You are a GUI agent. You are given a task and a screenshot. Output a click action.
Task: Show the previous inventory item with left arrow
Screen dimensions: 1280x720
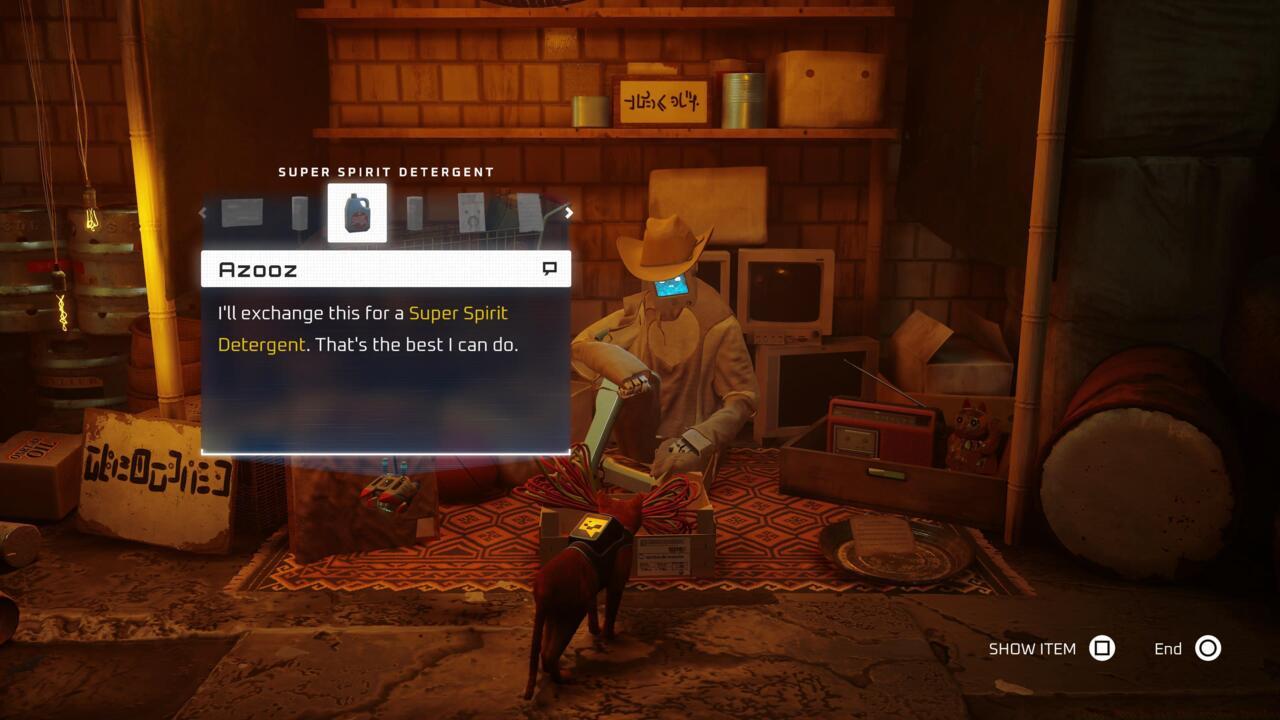pos(203,212)
